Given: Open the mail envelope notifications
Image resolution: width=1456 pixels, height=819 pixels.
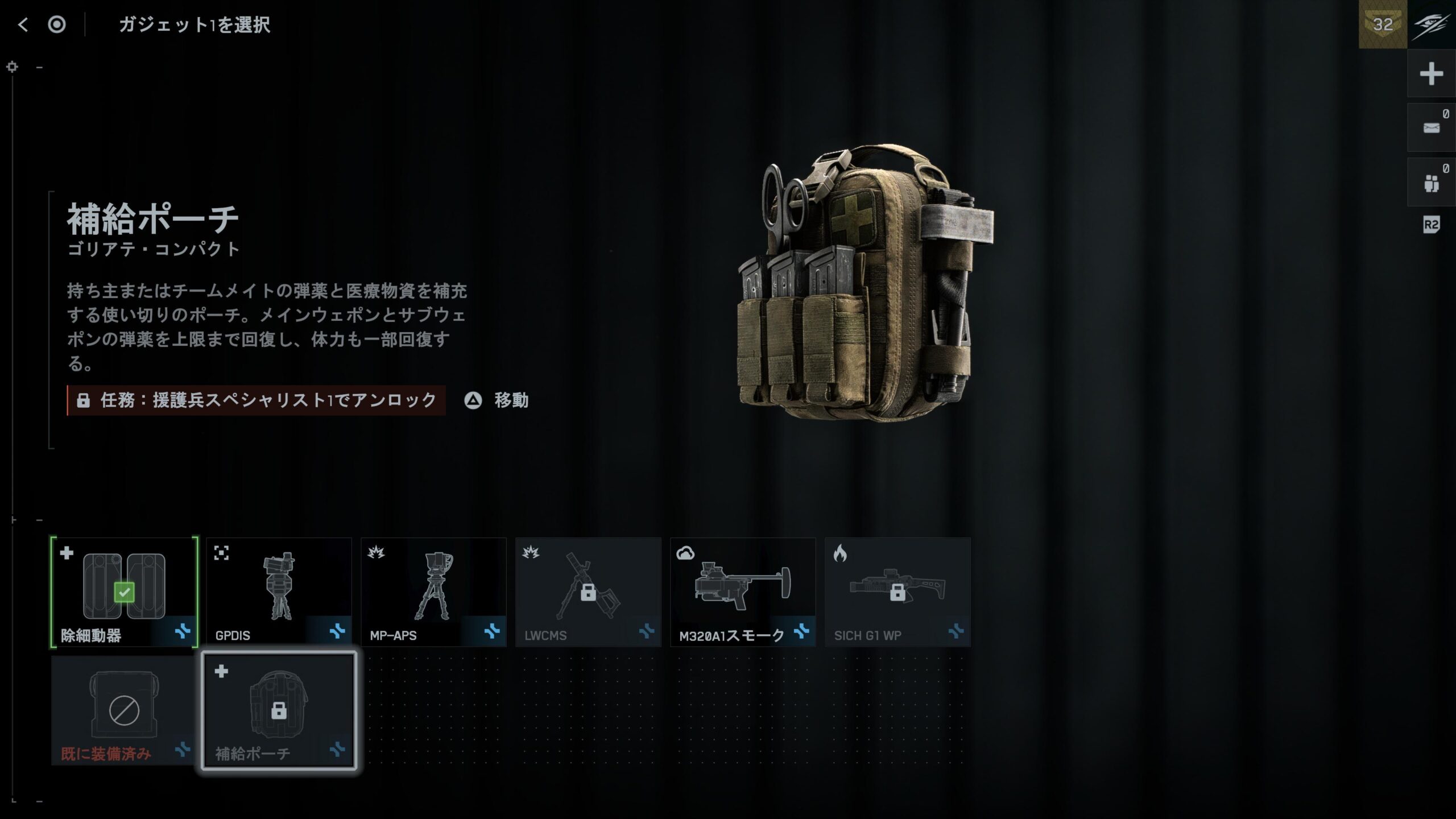Looking at the screenshot, I should 1431,128.
